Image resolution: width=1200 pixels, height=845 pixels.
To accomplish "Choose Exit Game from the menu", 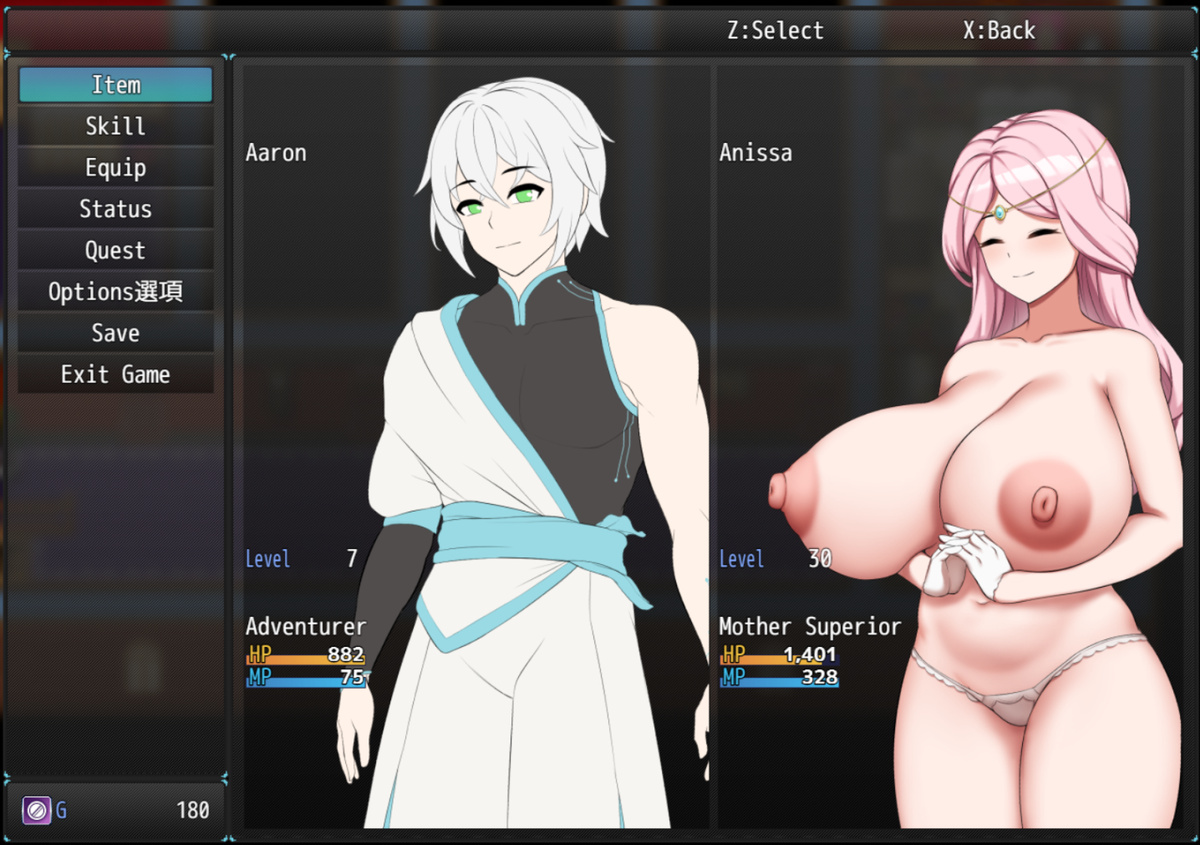I will point(116,375).
